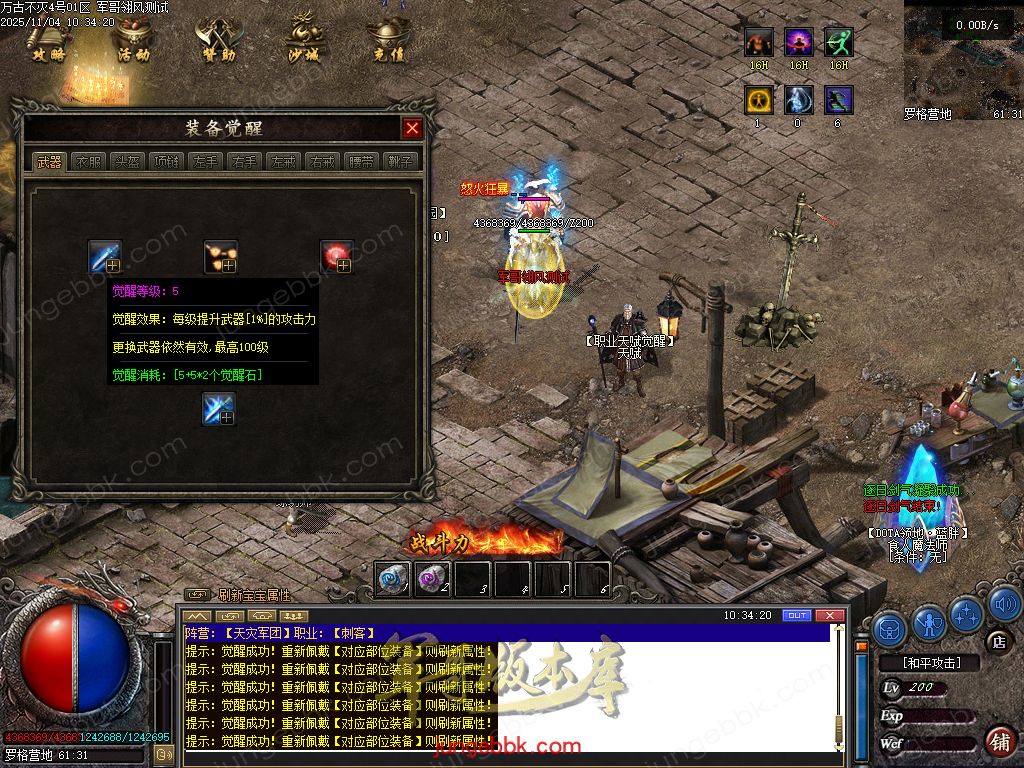Select the red orb awakening slot
1024x768 pixels.
[x=336, y=256]
